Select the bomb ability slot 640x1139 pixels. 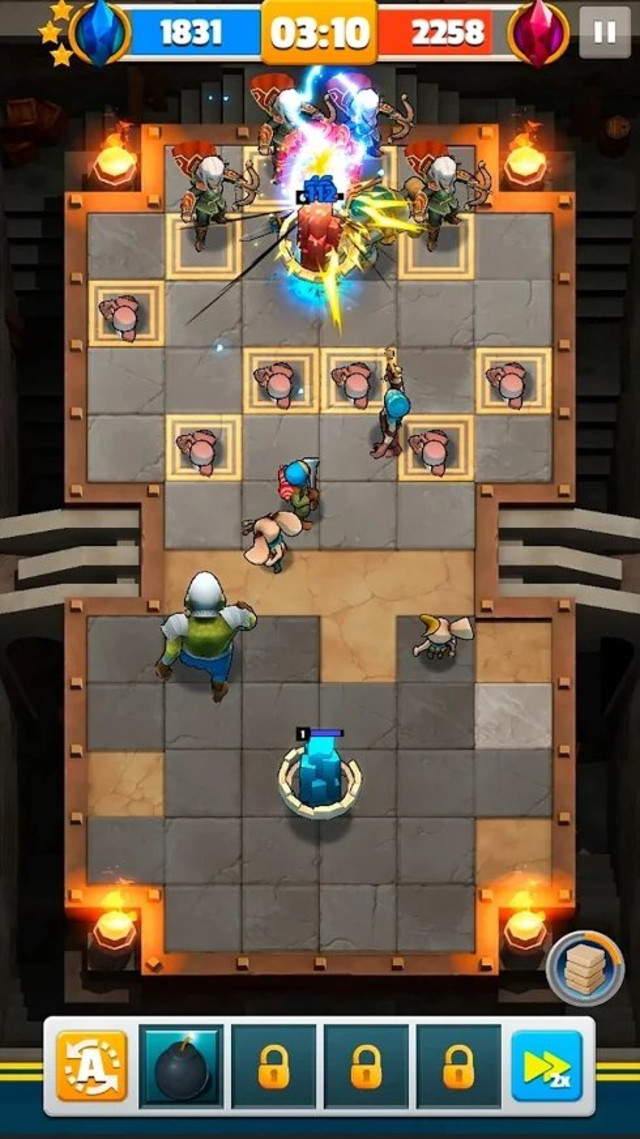[x=182, y=1066]
